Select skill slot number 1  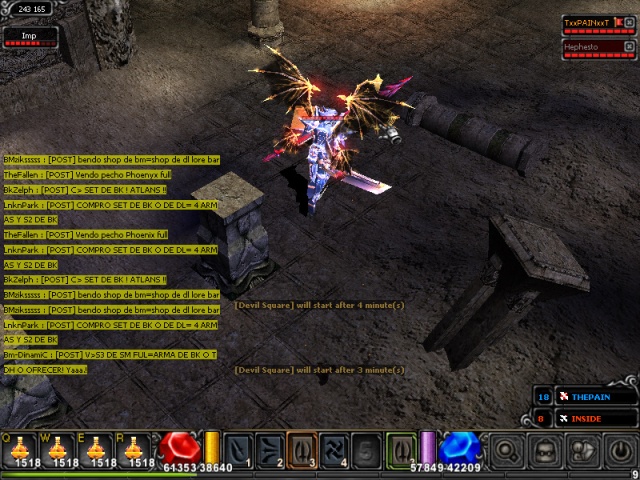(x=239, y=449)
